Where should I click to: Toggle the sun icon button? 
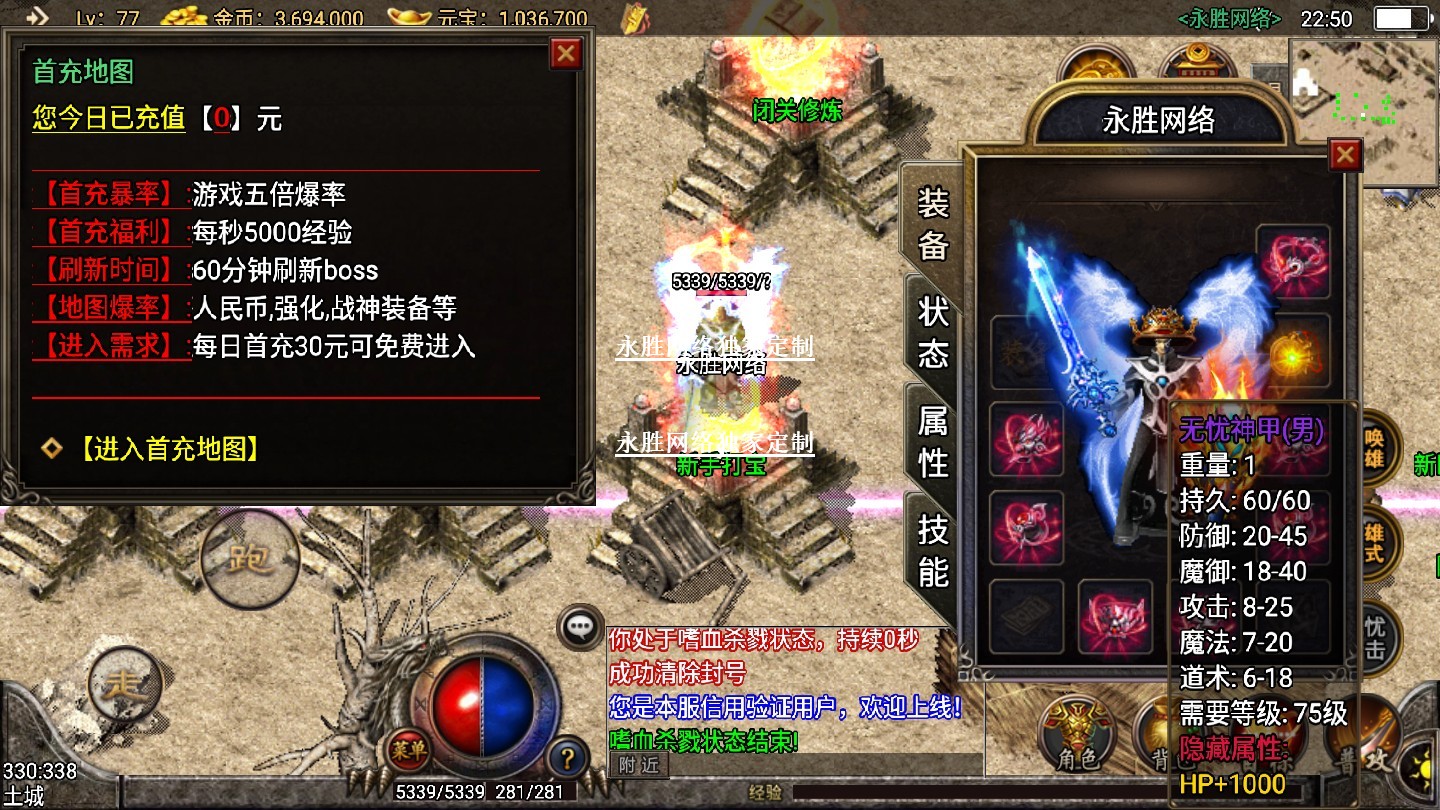click(1423, 771)
